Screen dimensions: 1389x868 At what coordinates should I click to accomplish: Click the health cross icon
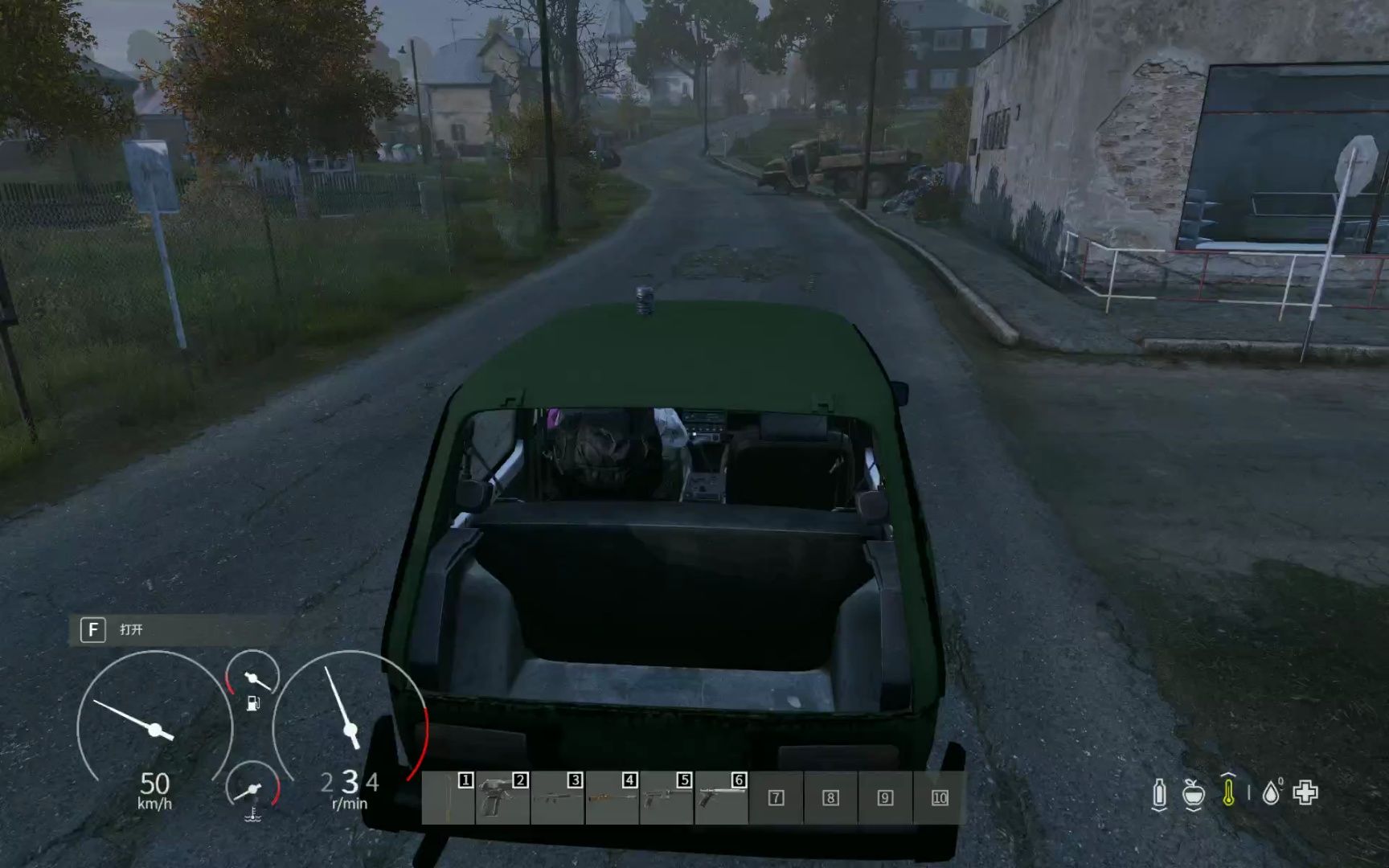point(1306,791)
